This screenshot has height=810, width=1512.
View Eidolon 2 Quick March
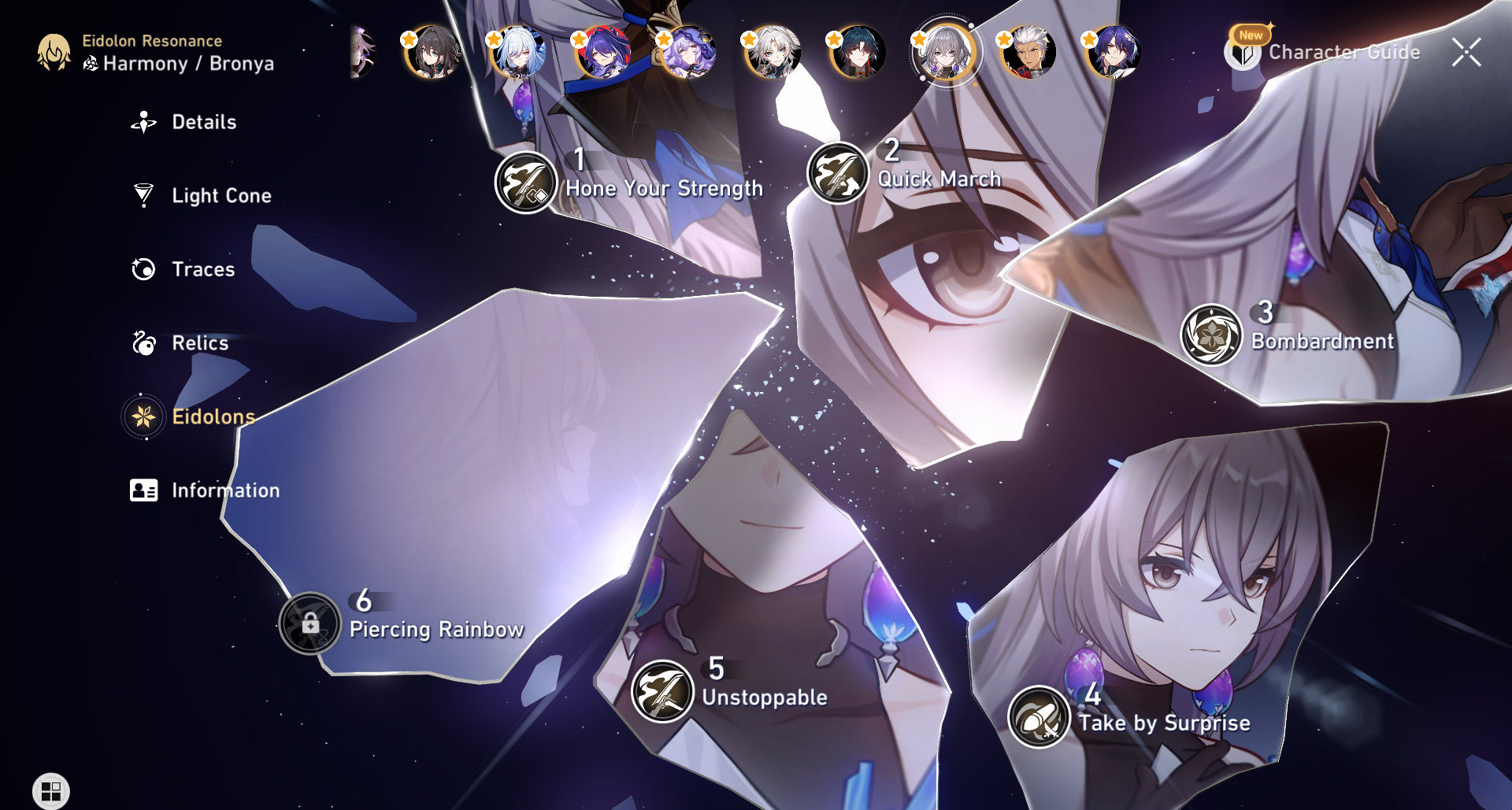pyautogui.click(x=838, y=173)
